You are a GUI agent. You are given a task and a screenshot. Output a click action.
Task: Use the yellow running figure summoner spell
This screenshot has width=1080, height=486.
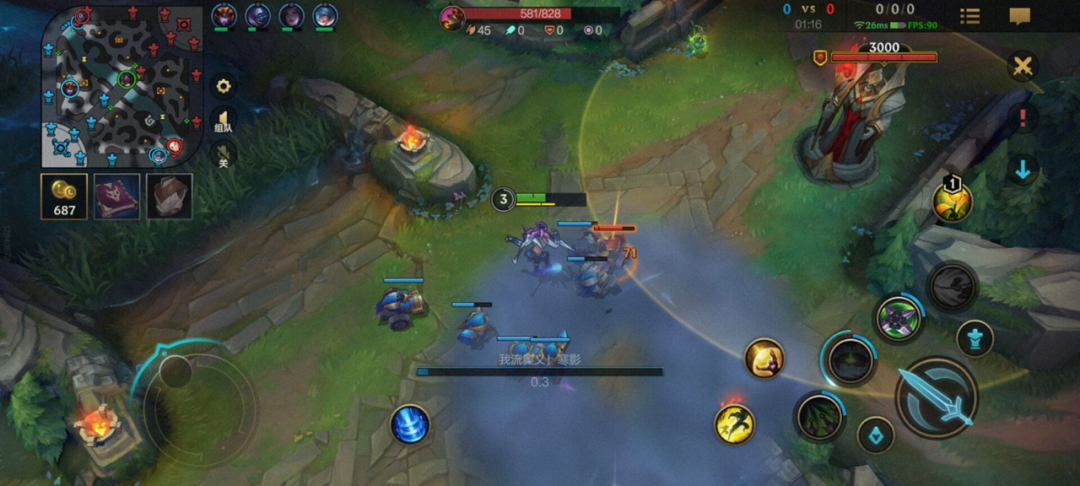pyautogui.click(x=734, y=423)
